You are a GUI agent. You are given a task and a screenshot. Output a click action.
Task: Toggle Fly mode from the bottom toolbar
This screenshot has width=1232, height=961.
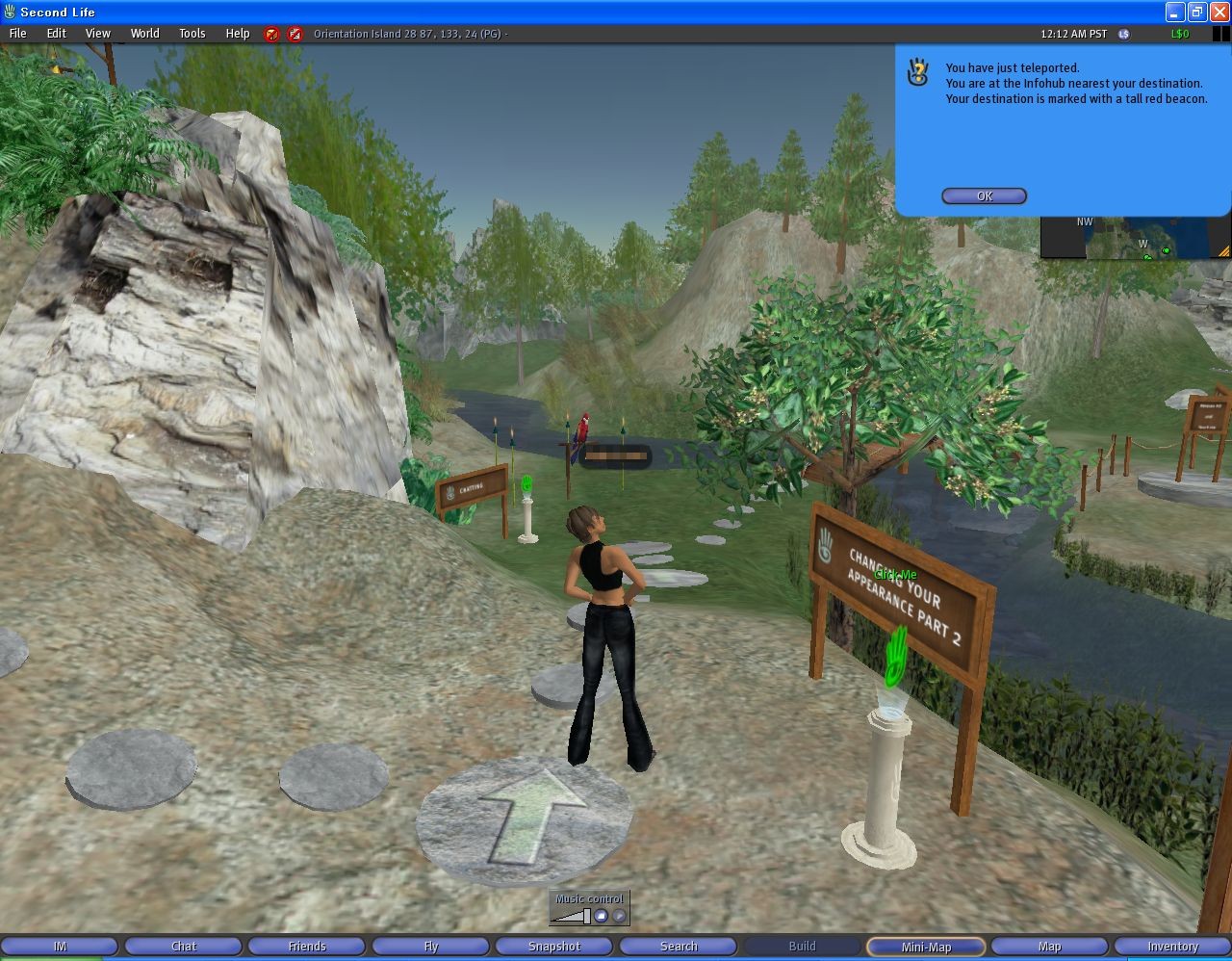pos(430,946)
